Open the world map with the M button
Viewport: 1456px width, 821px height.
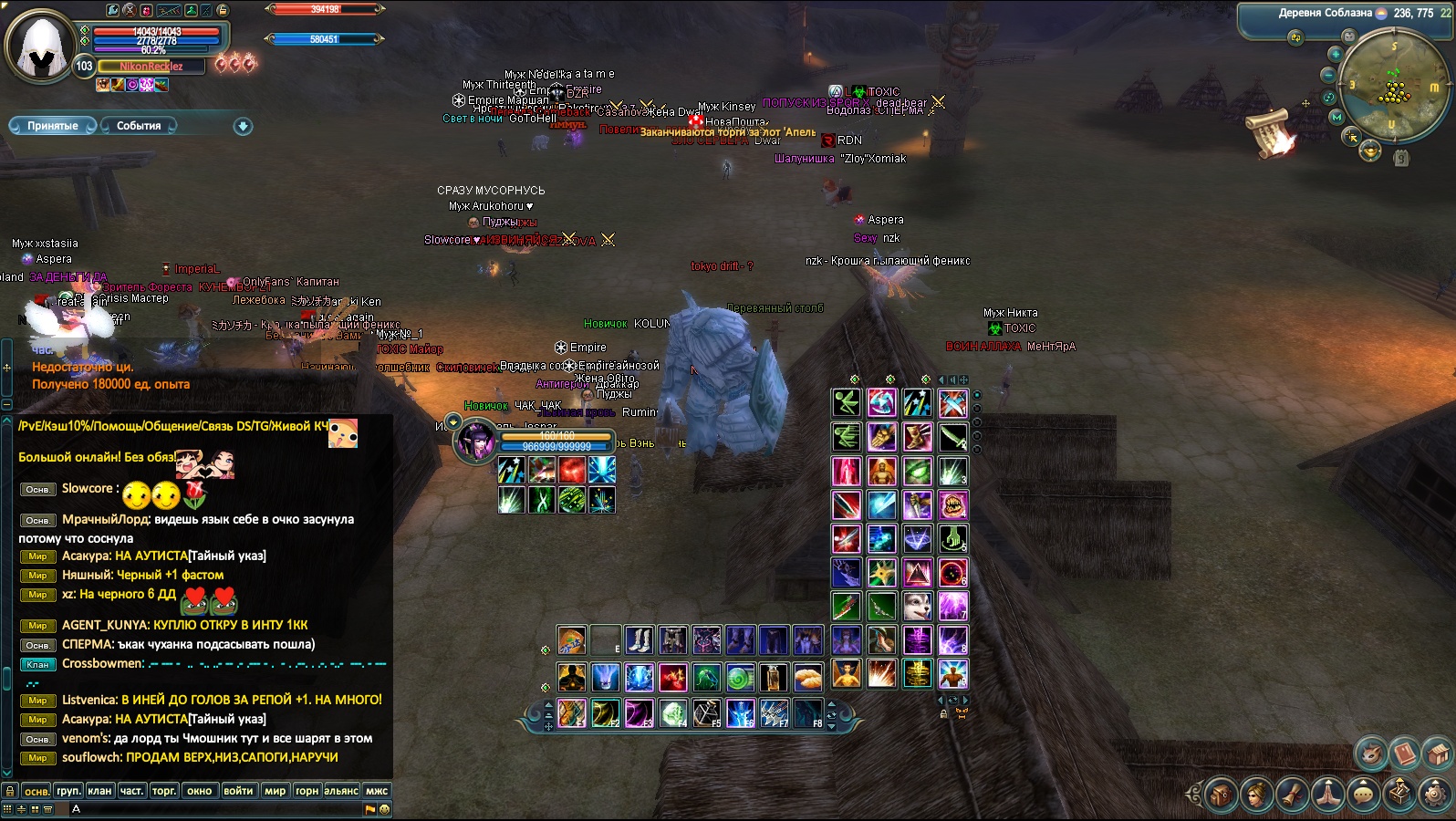tap(1336, 118)
